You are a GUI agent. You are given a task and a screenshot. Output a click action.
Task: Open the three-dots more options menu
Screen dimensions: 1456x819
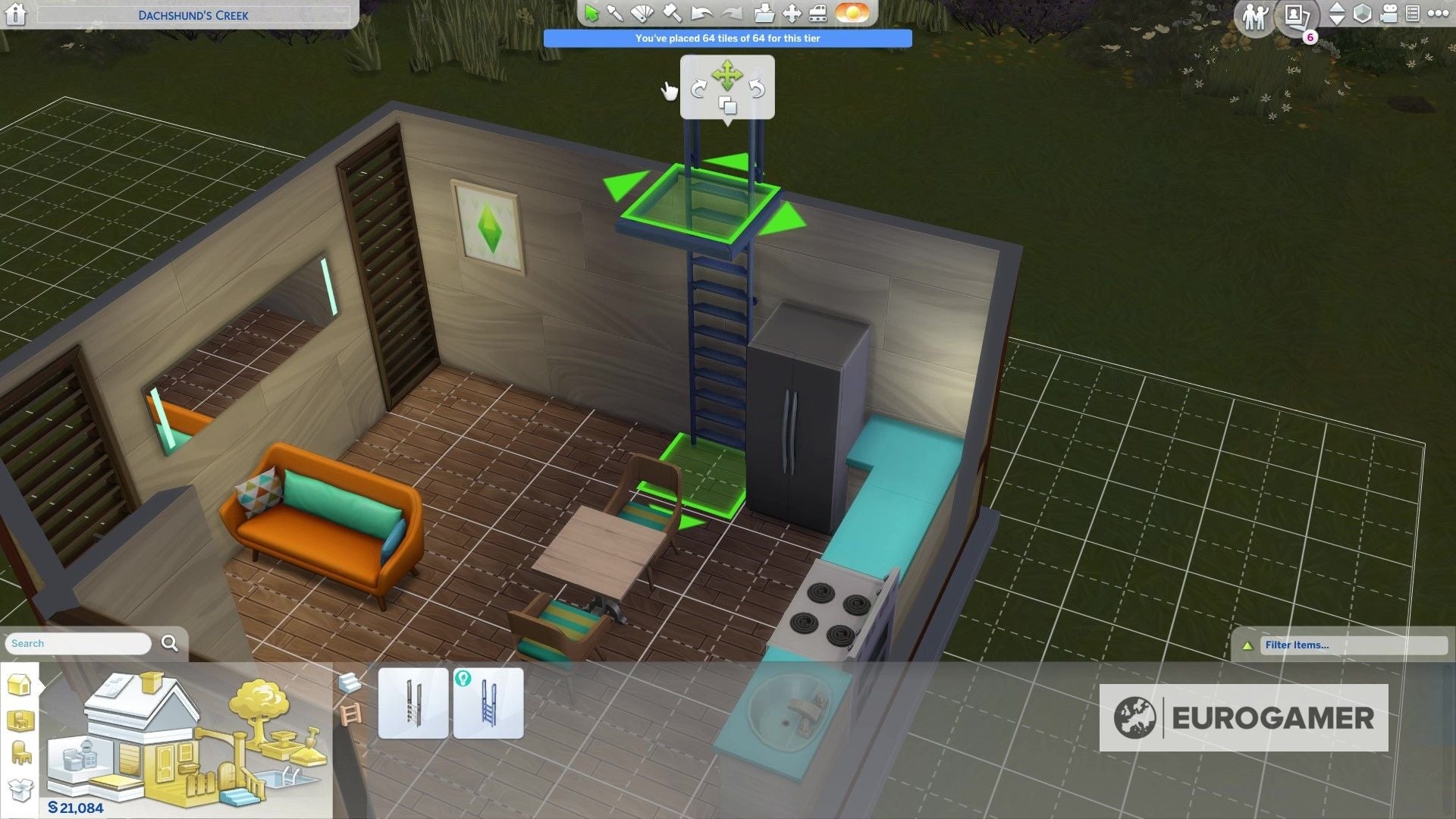(1439, 13)
